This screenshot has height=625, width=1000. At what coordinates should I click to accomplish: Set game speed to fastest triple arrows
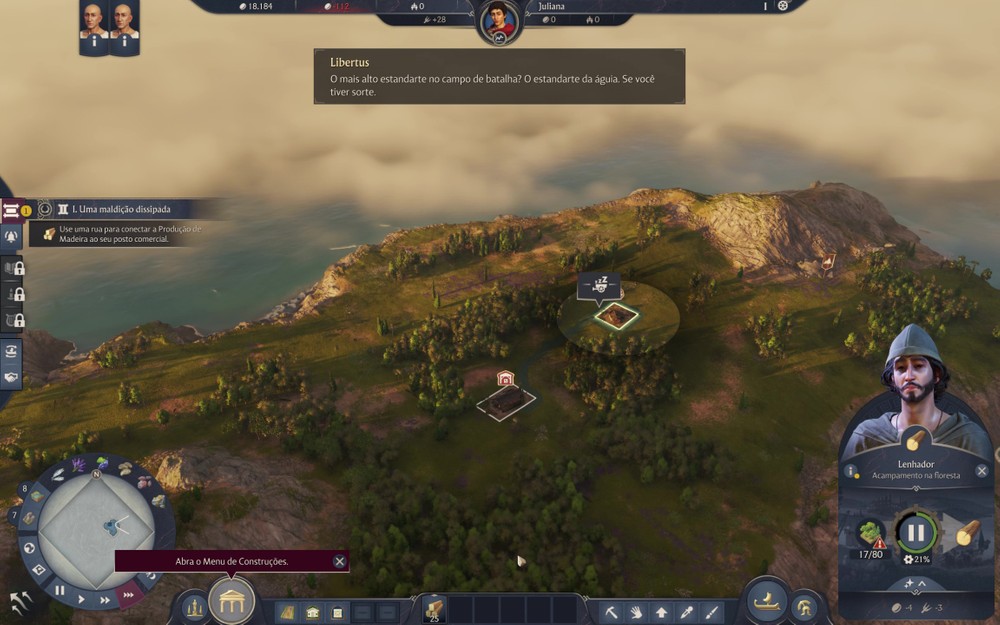pyautogui.click(x=128, y=596)
